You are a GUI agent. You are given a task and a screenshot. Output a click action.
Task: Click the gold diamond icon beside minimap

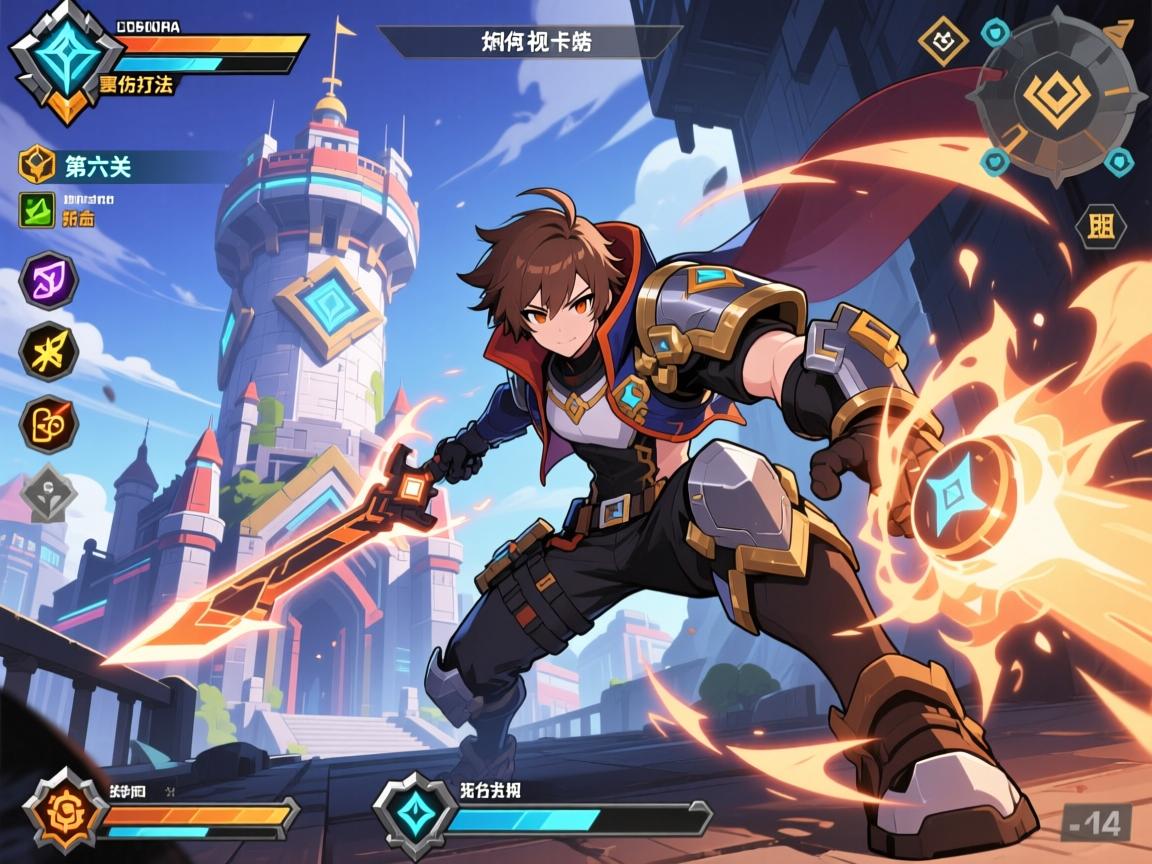[x=943, y=42]
